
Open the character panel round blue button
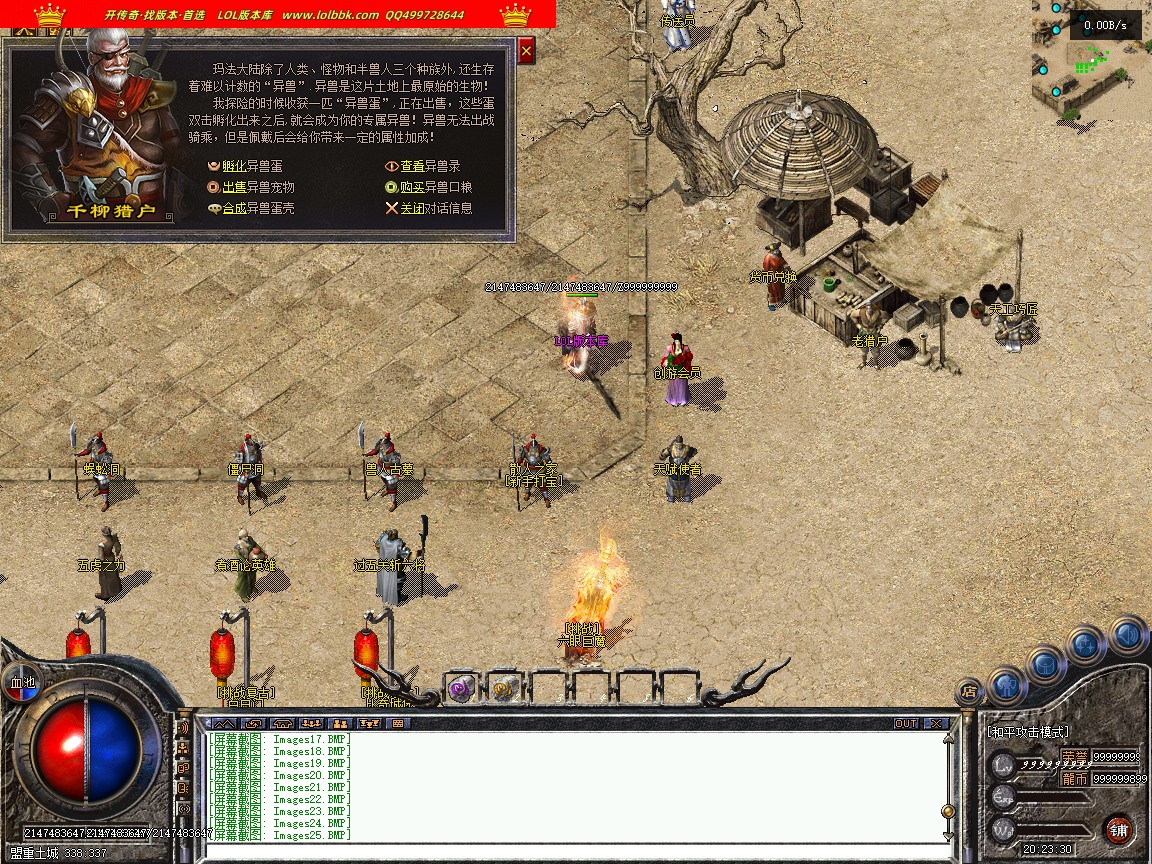[1007, 686]
